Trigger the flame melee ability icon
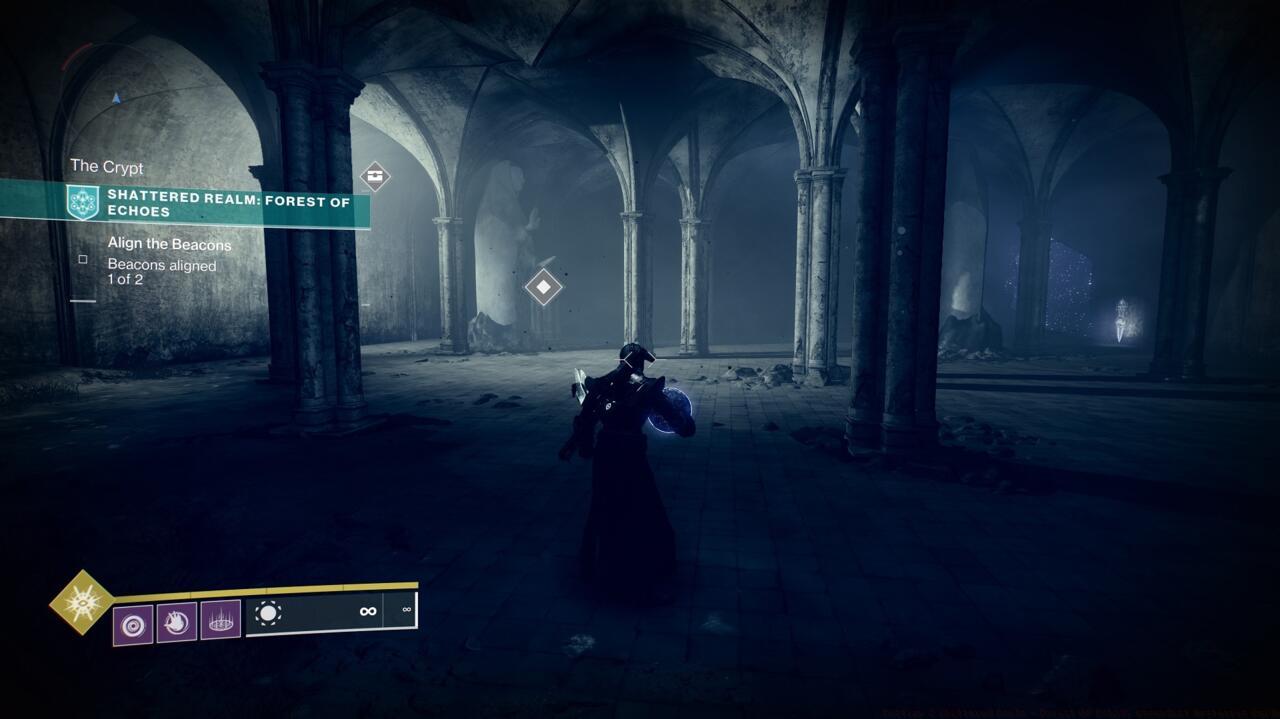Screen dimensions: 1280x719 [177, 622]
